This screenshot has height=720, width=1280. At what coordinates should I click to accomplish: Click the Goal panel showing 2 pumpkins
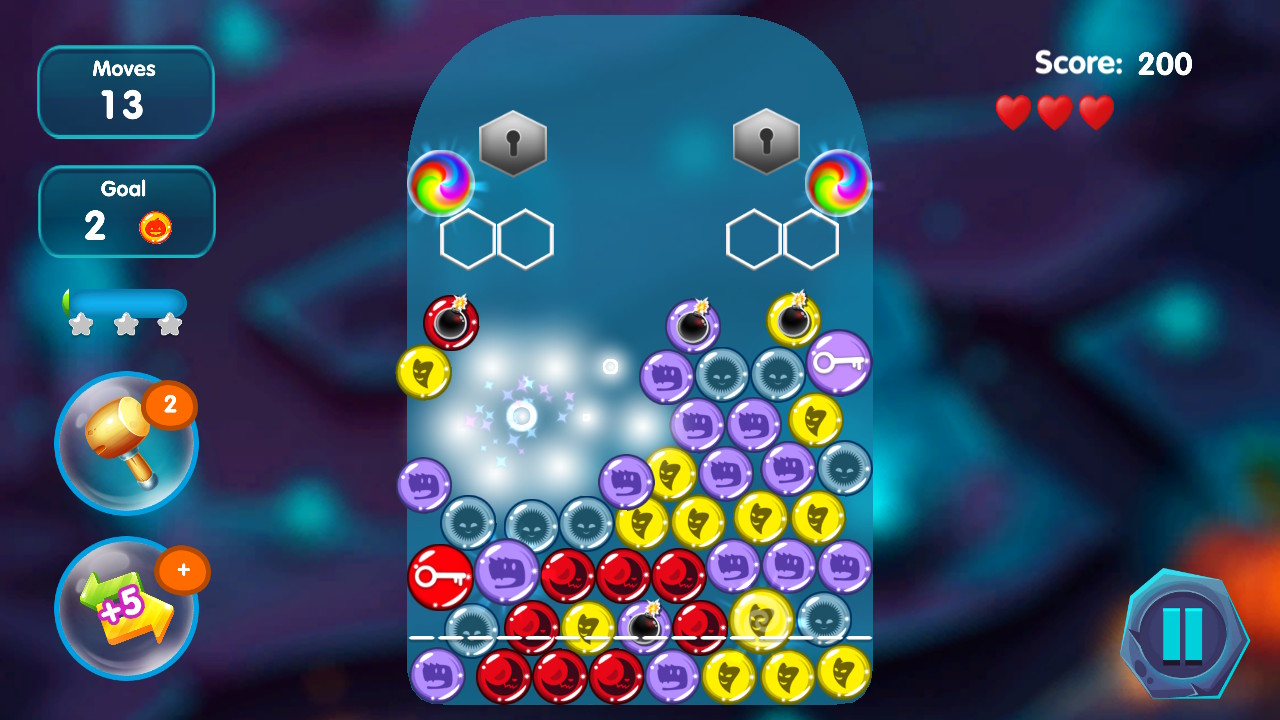click(x=126, y=211)
